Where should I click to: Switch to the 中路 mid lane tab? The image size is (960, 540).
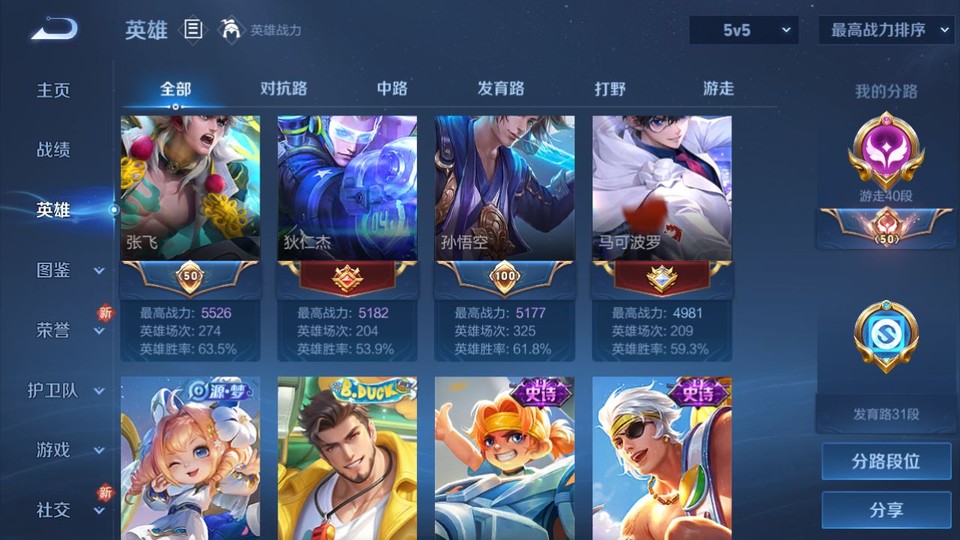(392, 88)
